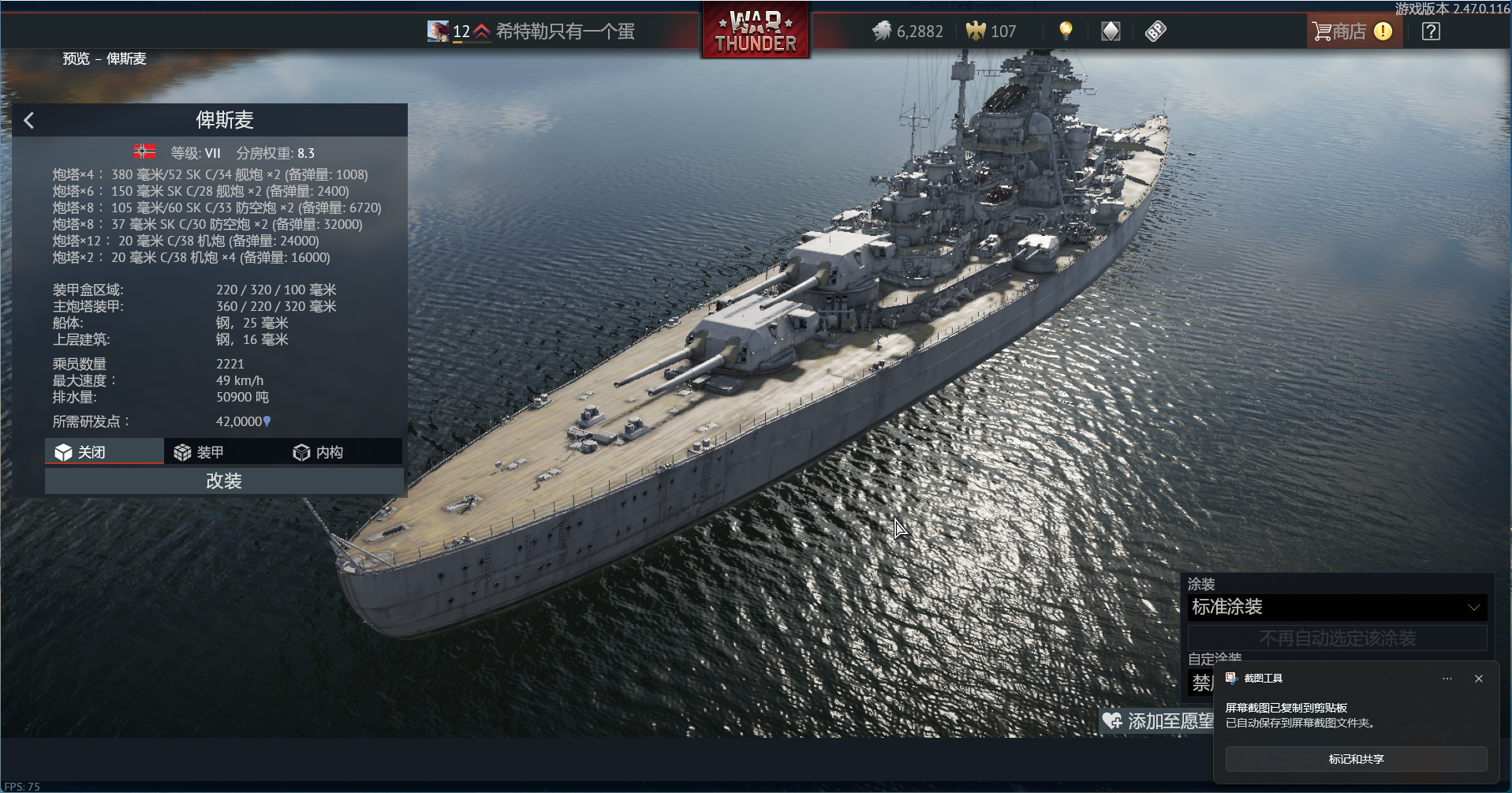Click the Golden Eagles balance 107
Screen dimensions: 1512x793
(x=991, y=32)
